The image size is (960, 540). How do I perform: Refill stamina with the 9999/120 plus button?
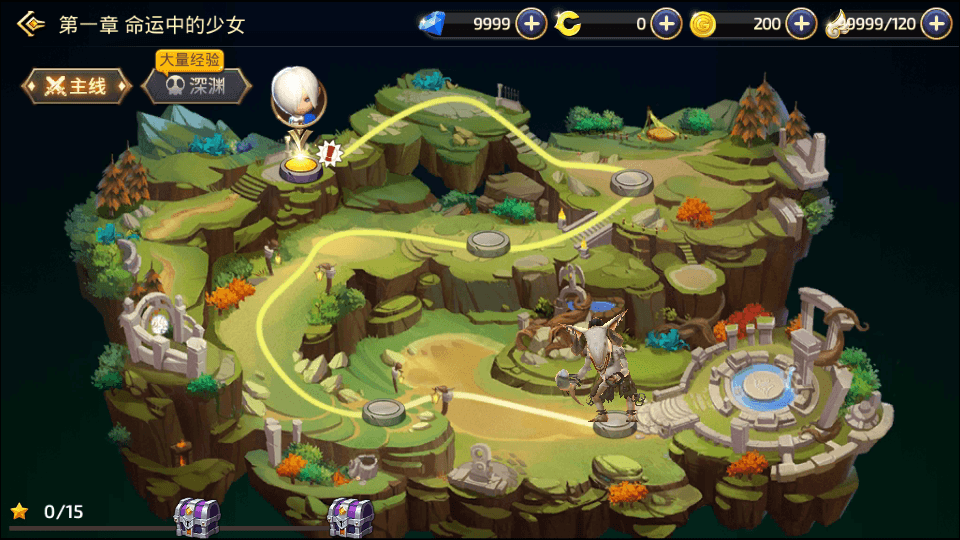click(936, 23)
